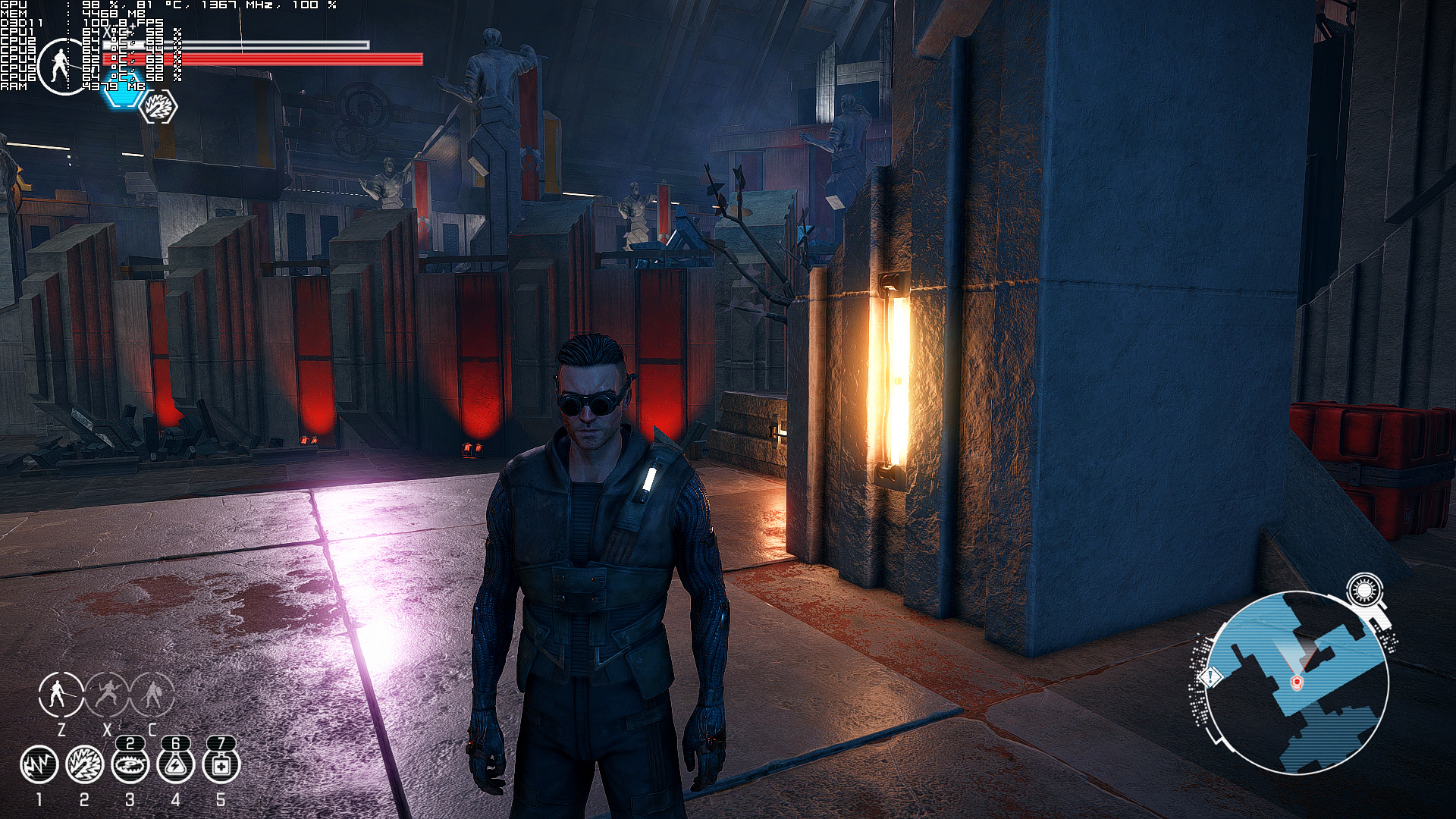Click the spiky burst status icon under health bar

(160, 107)
